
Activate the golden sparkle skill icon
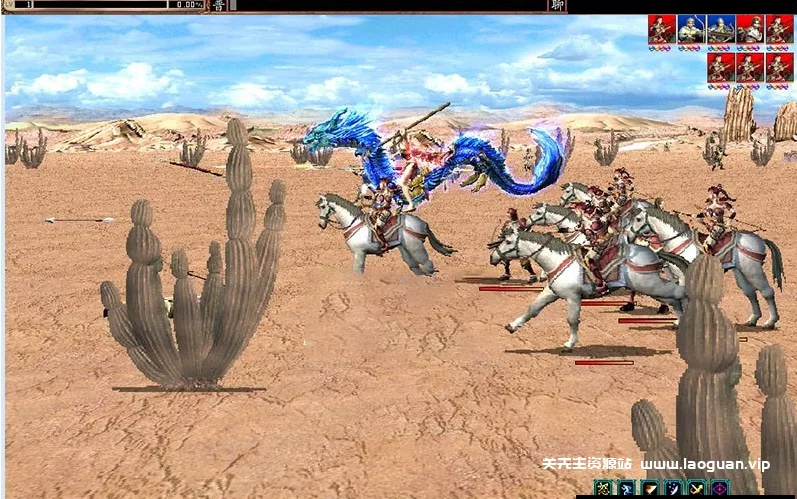click(603, 489)
